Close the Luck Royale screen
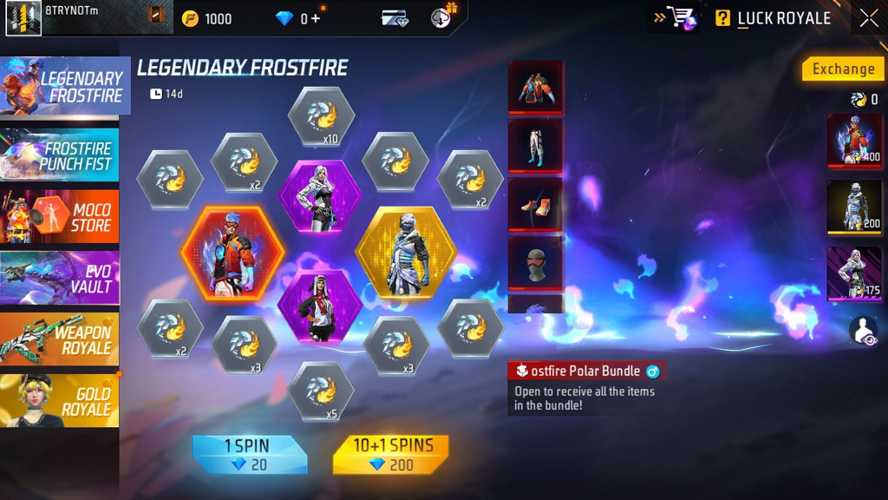 [868, 18]
